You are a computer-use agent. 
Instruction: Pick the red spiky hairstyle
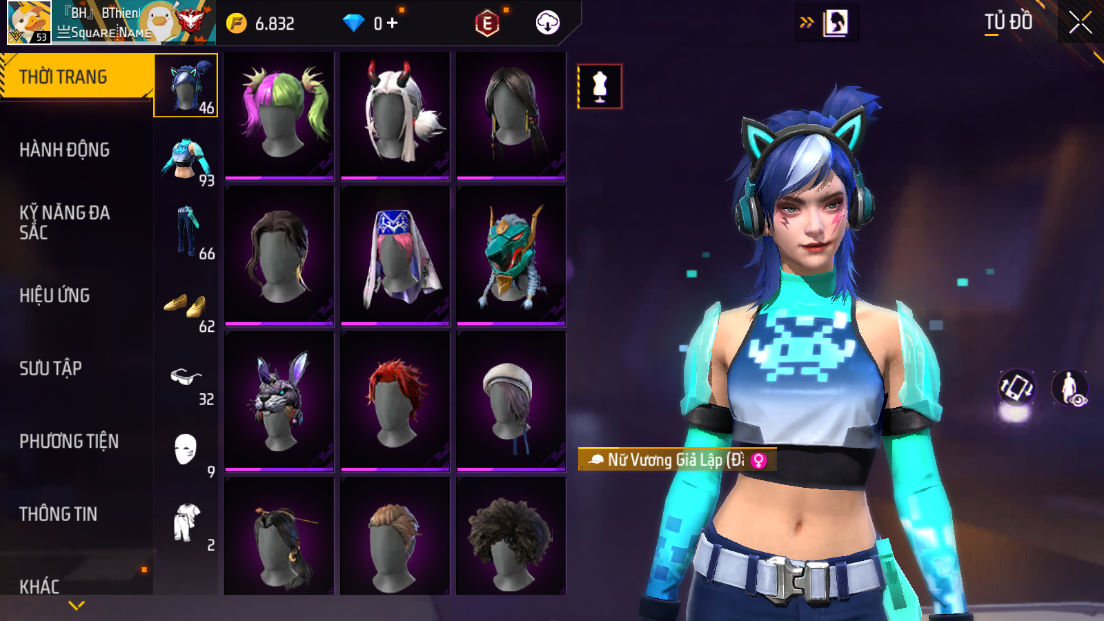tap(395, 400)
